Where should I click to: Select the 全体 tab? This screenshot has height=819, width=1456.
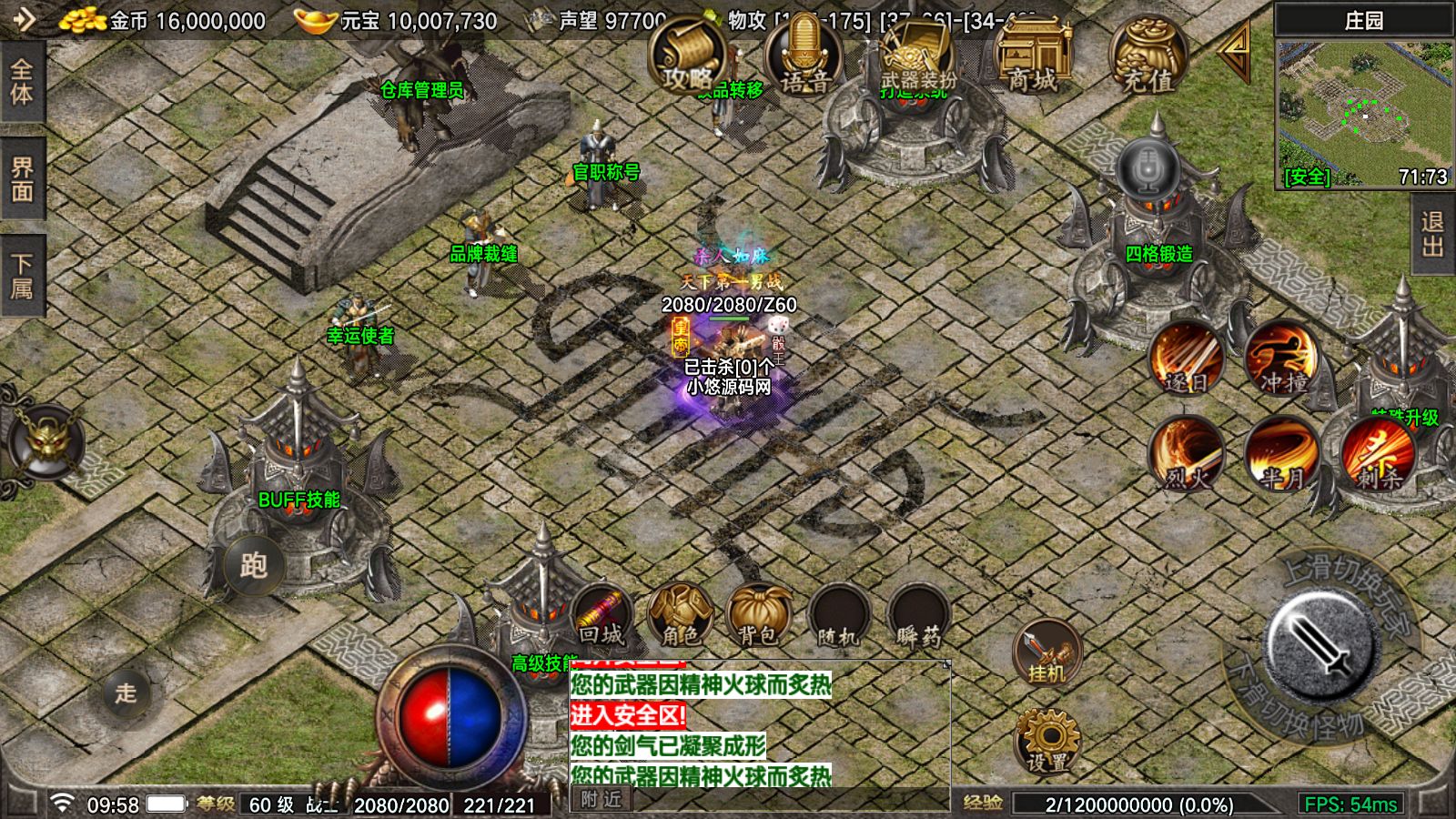(22, 82)
